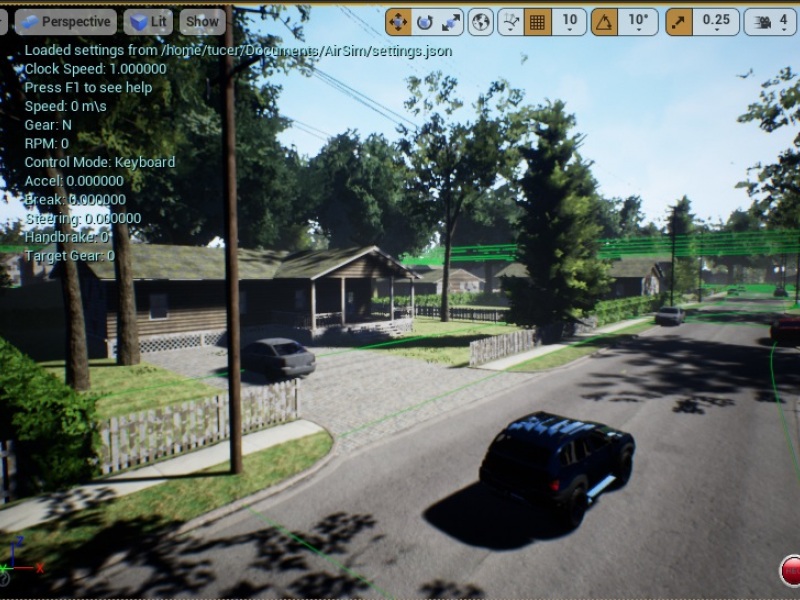Open the Show flags menu
The width and height of the screenshot is (800, 600).
(202, 21)
